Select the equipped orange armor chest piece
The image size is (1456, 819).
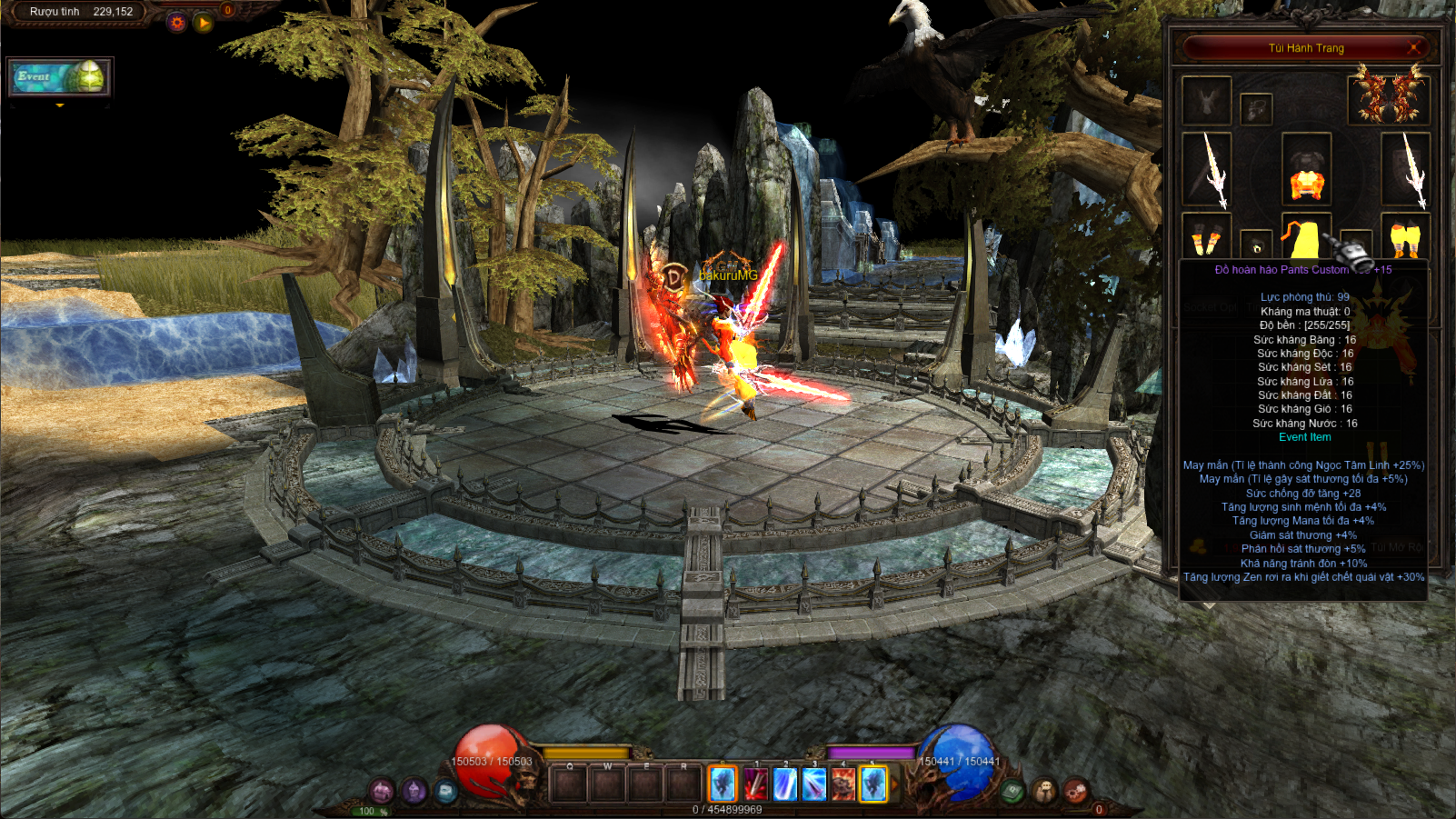tap(1306, 171)
